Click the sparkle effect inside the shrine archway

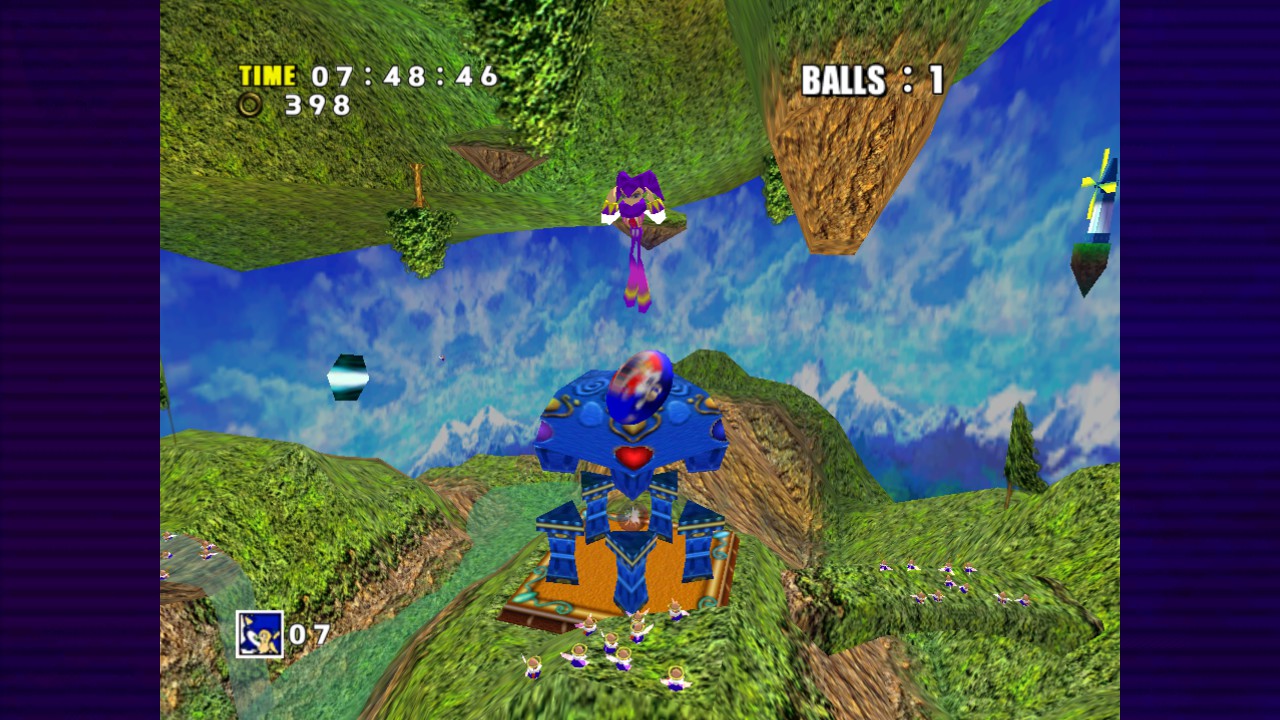click(633, 515)
